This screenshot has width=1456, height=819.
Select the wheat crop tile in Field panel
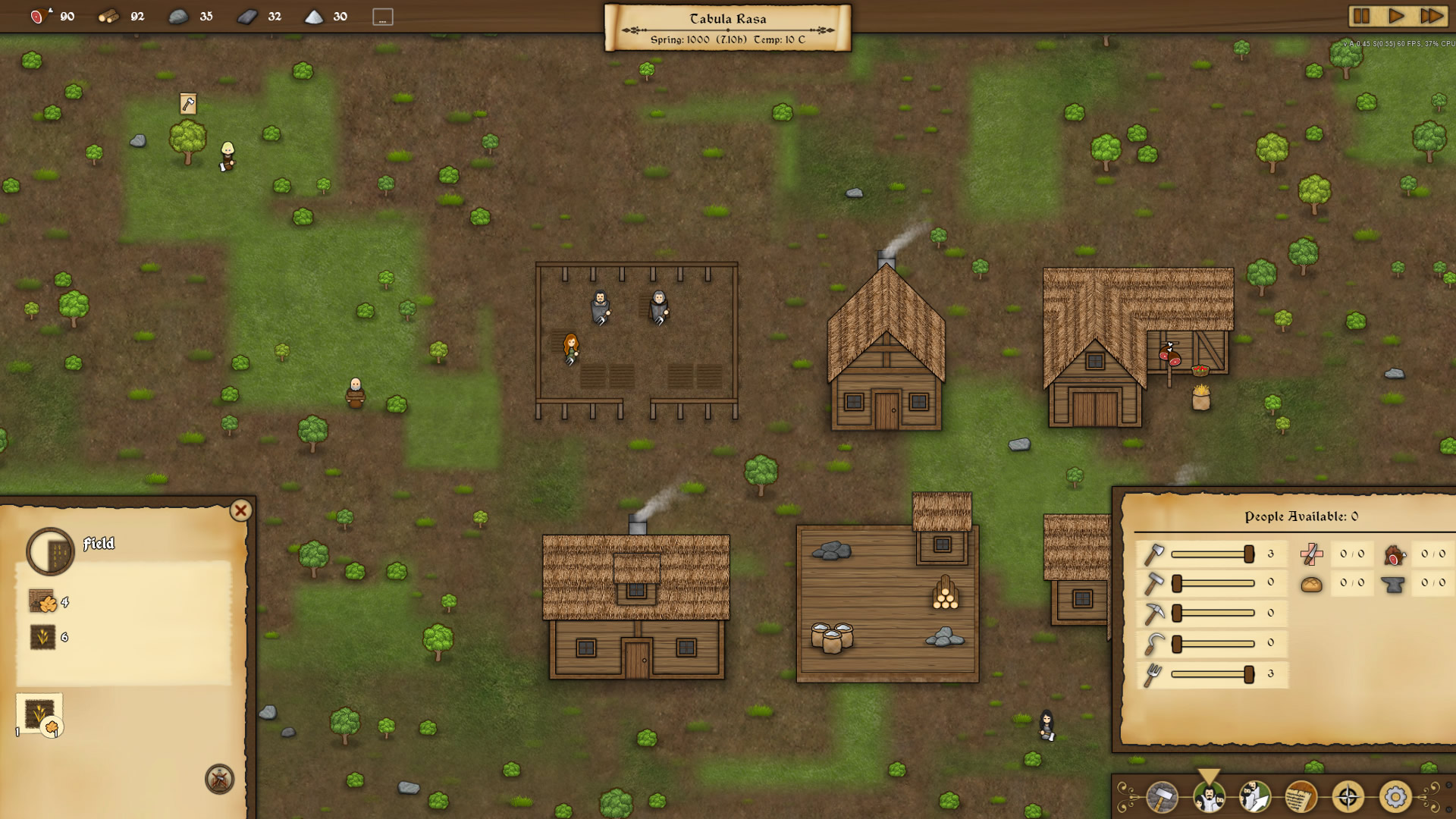39,714
